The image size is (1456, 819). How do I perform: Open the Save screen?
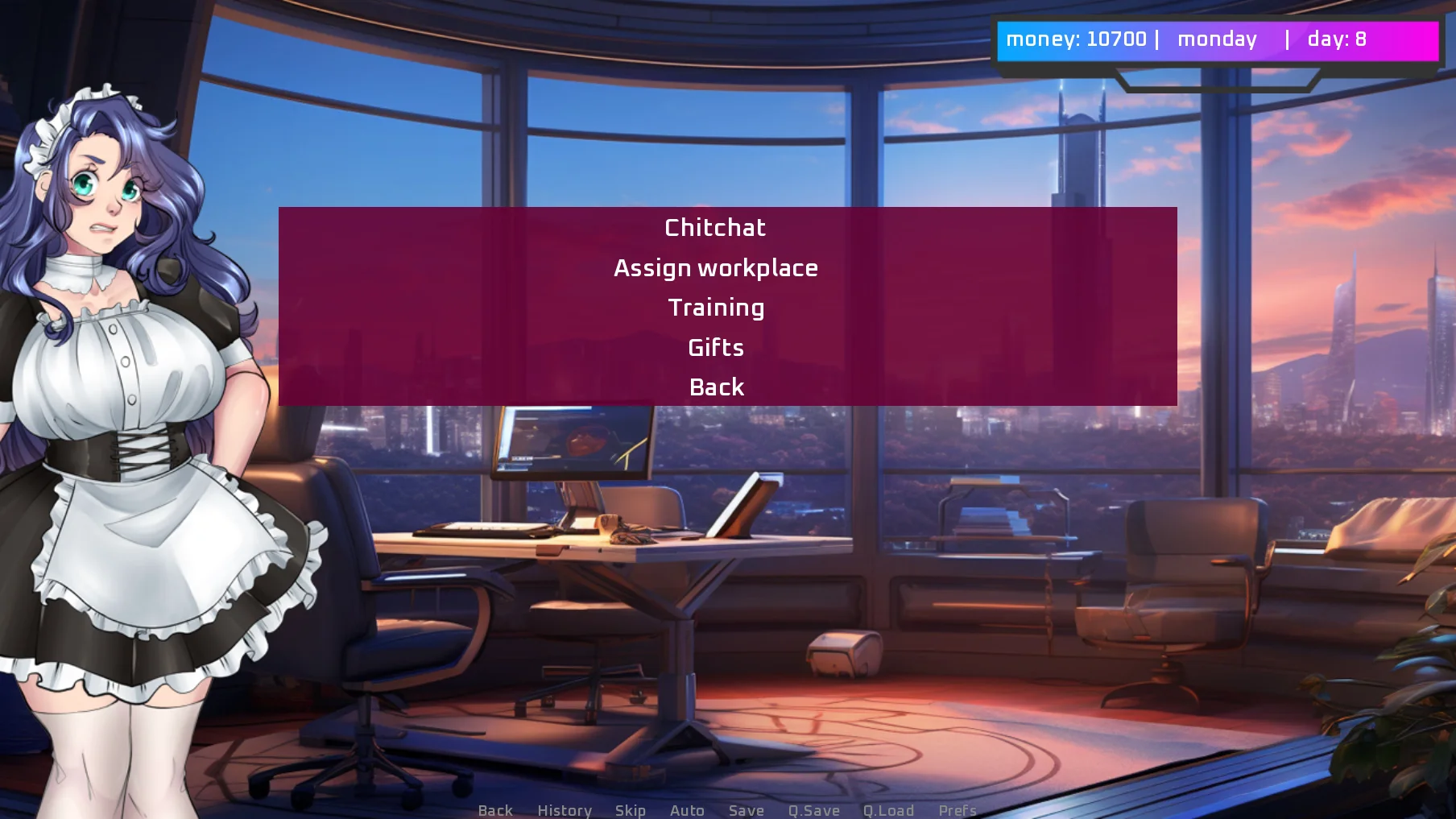[747, 810]
